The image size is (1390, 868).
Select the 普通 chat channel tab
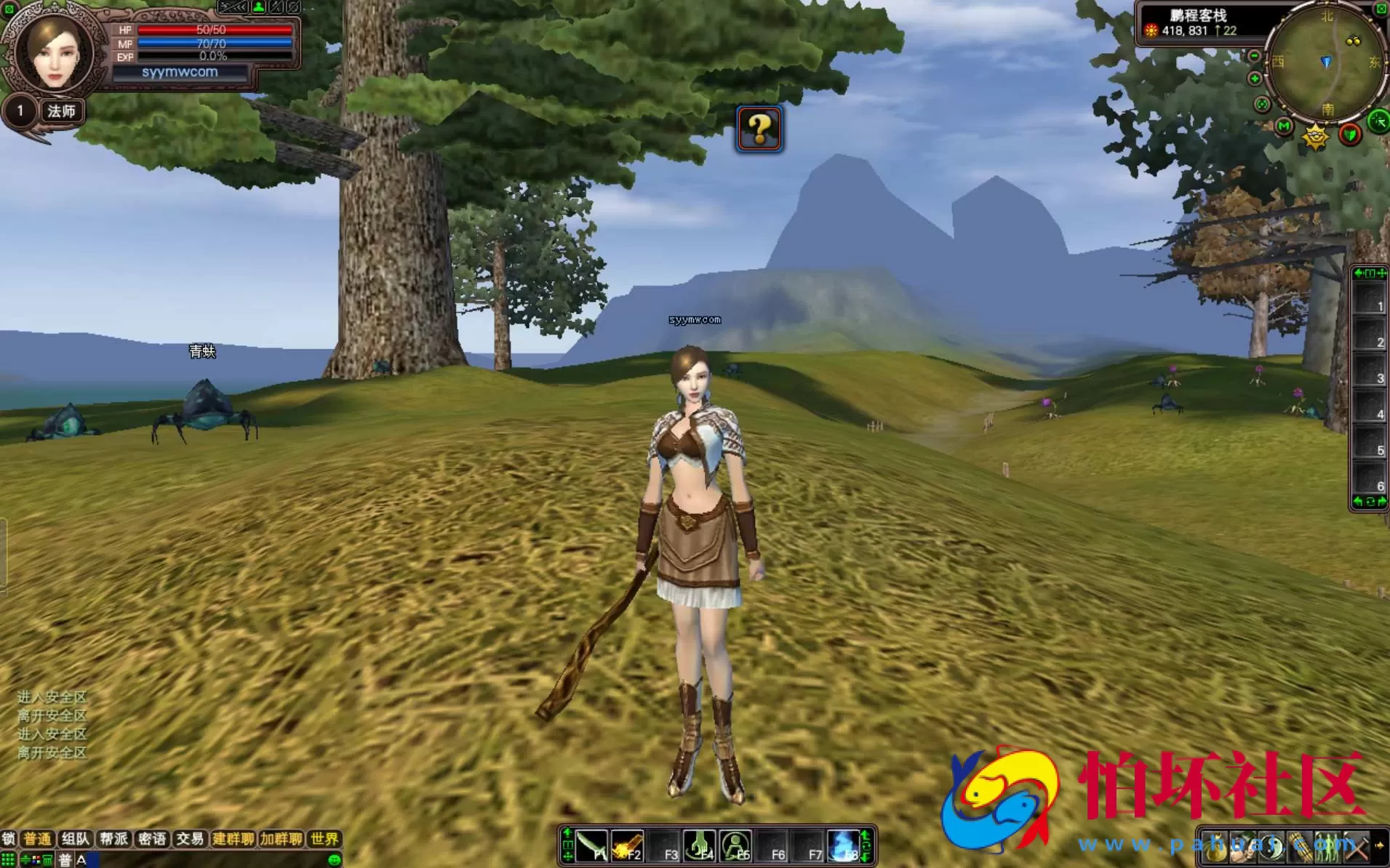tap(38, 839)
